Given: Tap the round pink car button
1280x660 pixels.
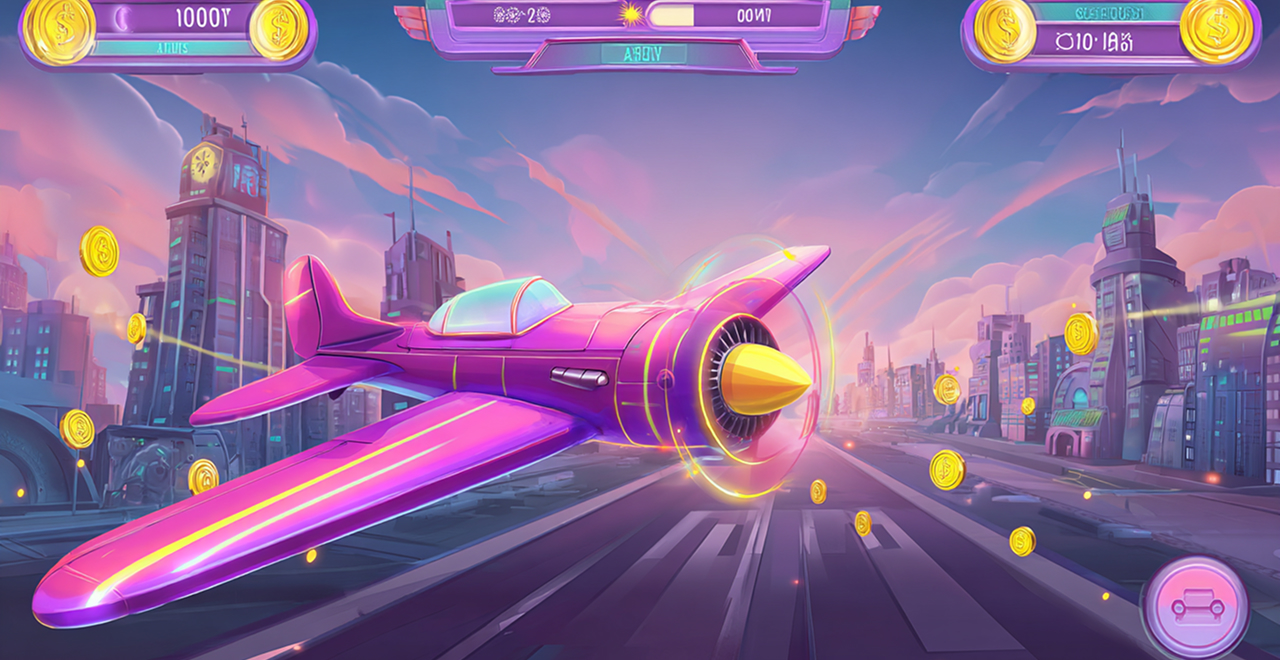Looking at the screenshot, I should coord(1194,607).
